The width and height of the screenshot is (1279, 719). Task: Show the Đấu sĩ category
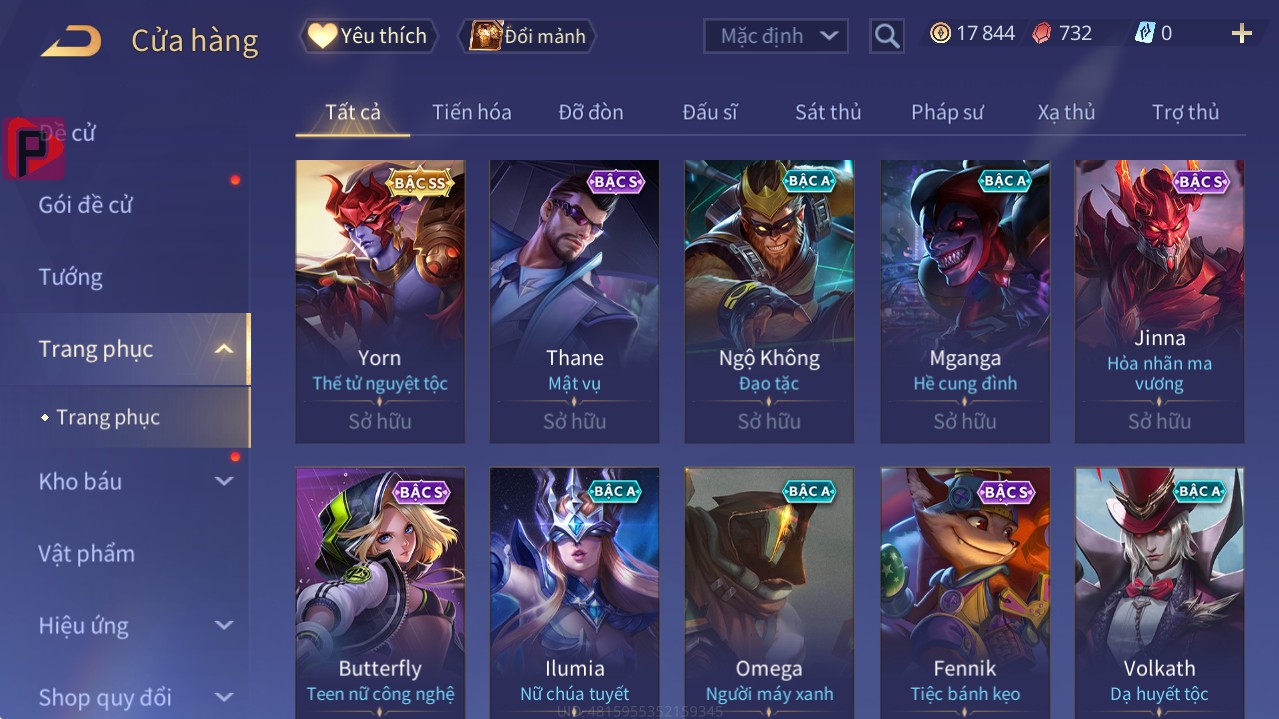[710, 112]
